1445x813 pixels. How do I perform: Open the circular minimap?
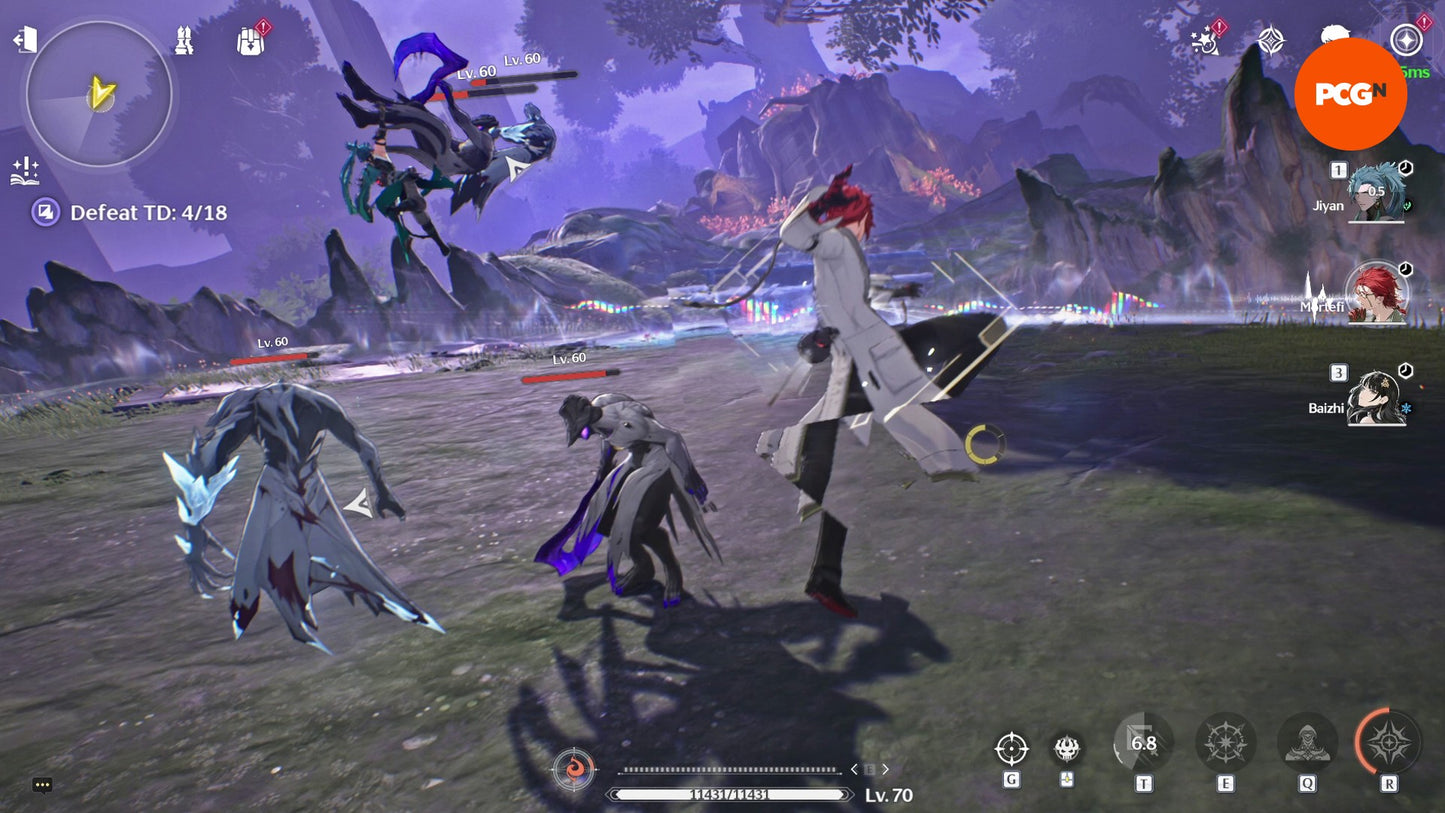(99, 94)
